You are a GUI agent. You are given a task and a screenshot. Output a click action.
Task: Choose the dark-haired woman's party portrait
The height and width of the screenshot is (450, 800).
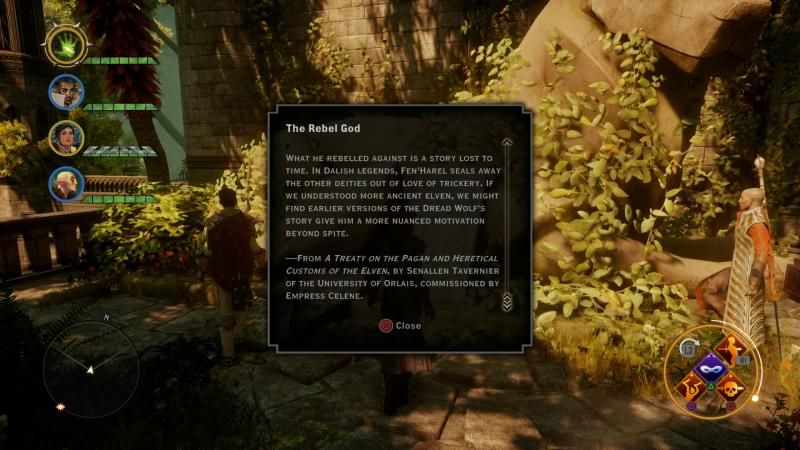click(x=66, y=138)
